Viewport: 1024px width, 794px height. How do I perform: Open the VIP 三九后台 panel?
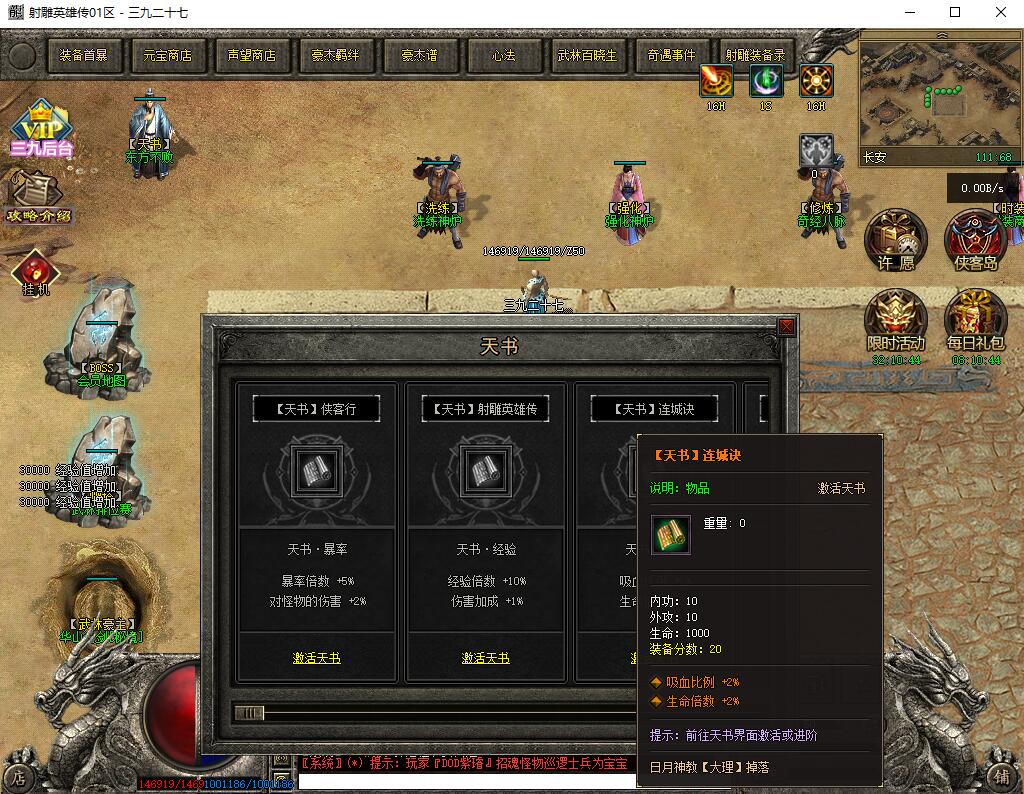click(x=41, y=130)
